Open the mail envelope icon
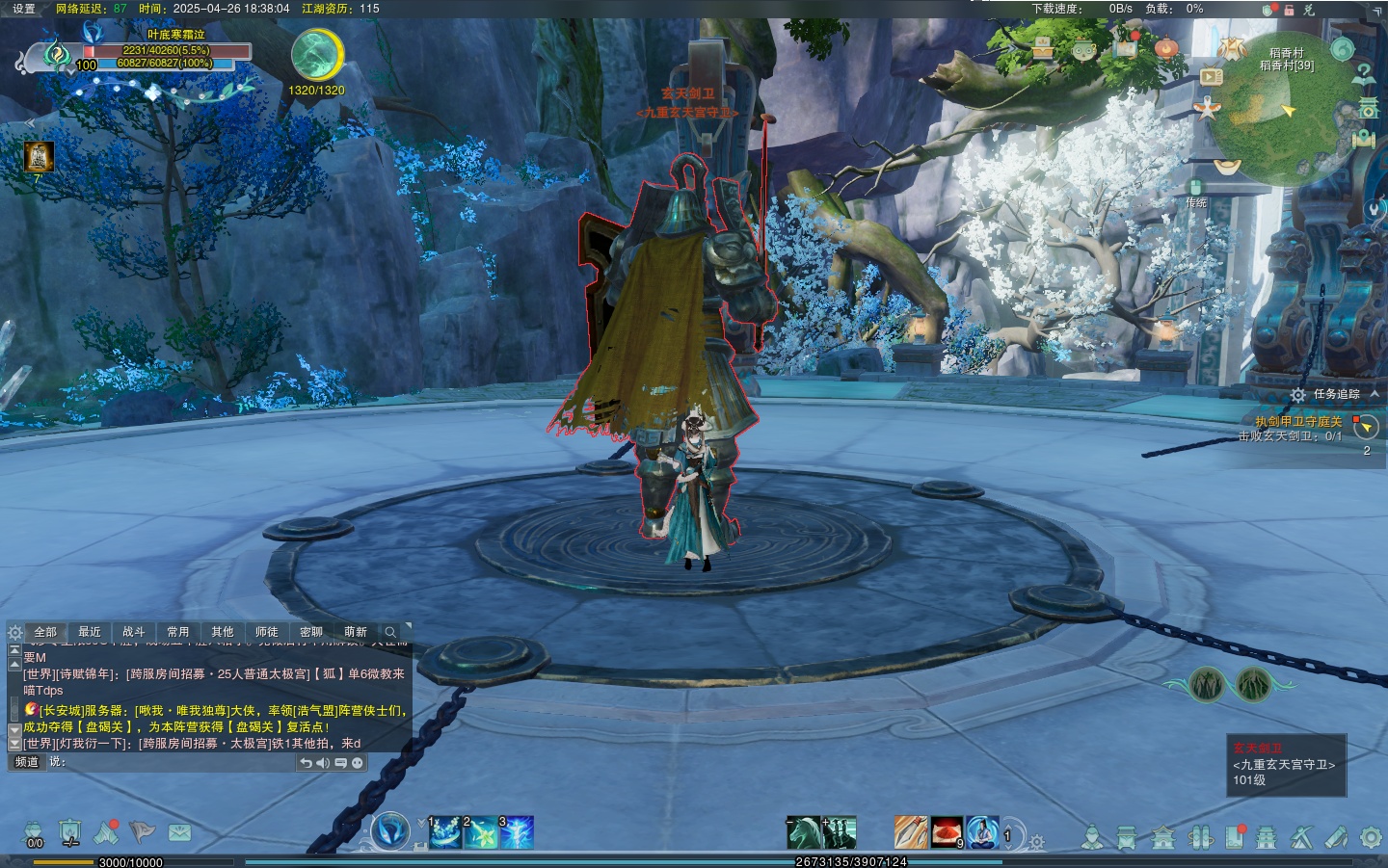Viewport: 1388px width, 868px height. 179,832
